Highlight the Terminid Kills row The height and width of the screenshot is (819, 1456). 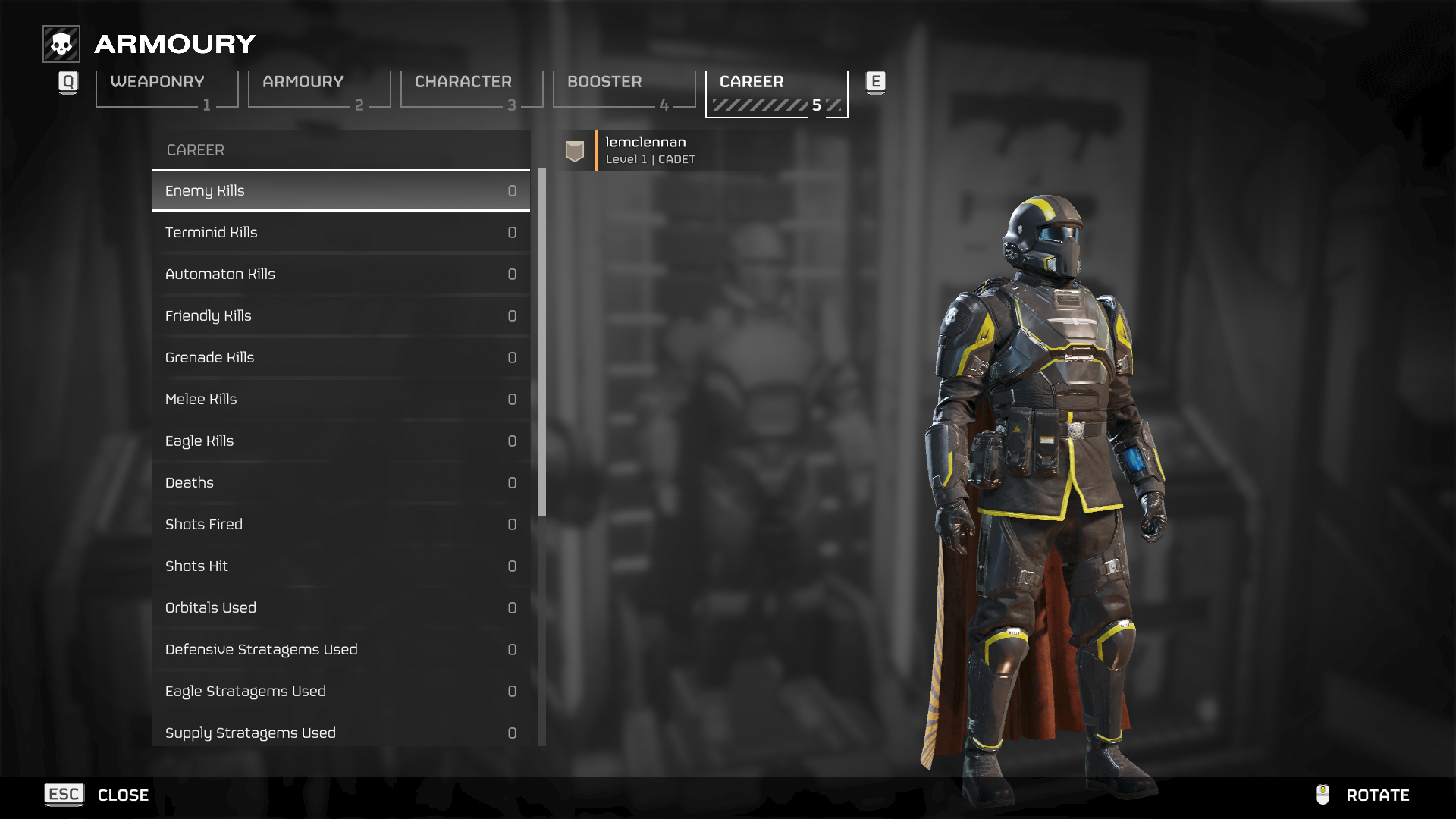pyautogui.click(x=340, y=233)
